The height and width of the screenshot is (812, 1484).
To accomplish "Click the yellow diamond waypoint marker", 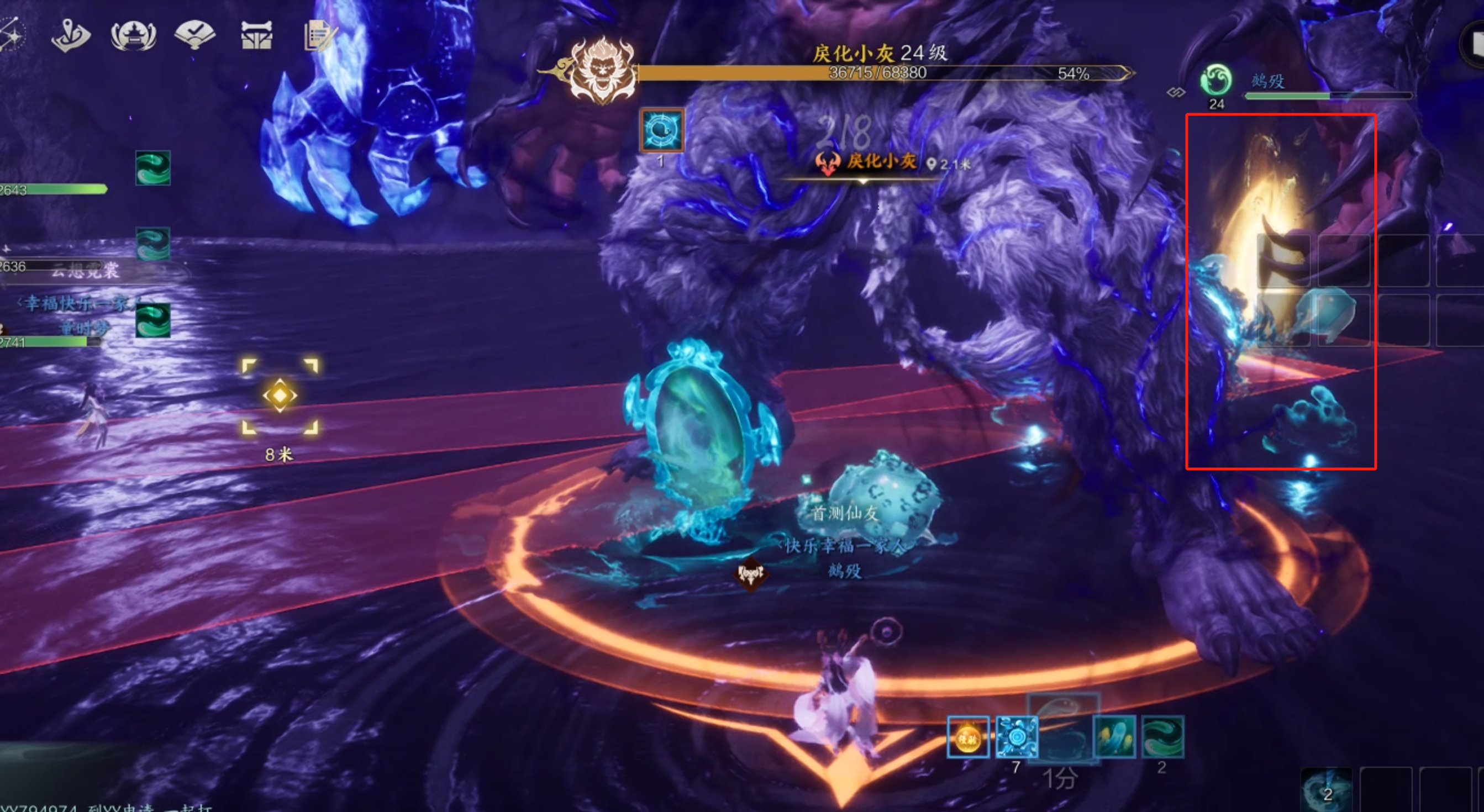I will tap(280, 396).
